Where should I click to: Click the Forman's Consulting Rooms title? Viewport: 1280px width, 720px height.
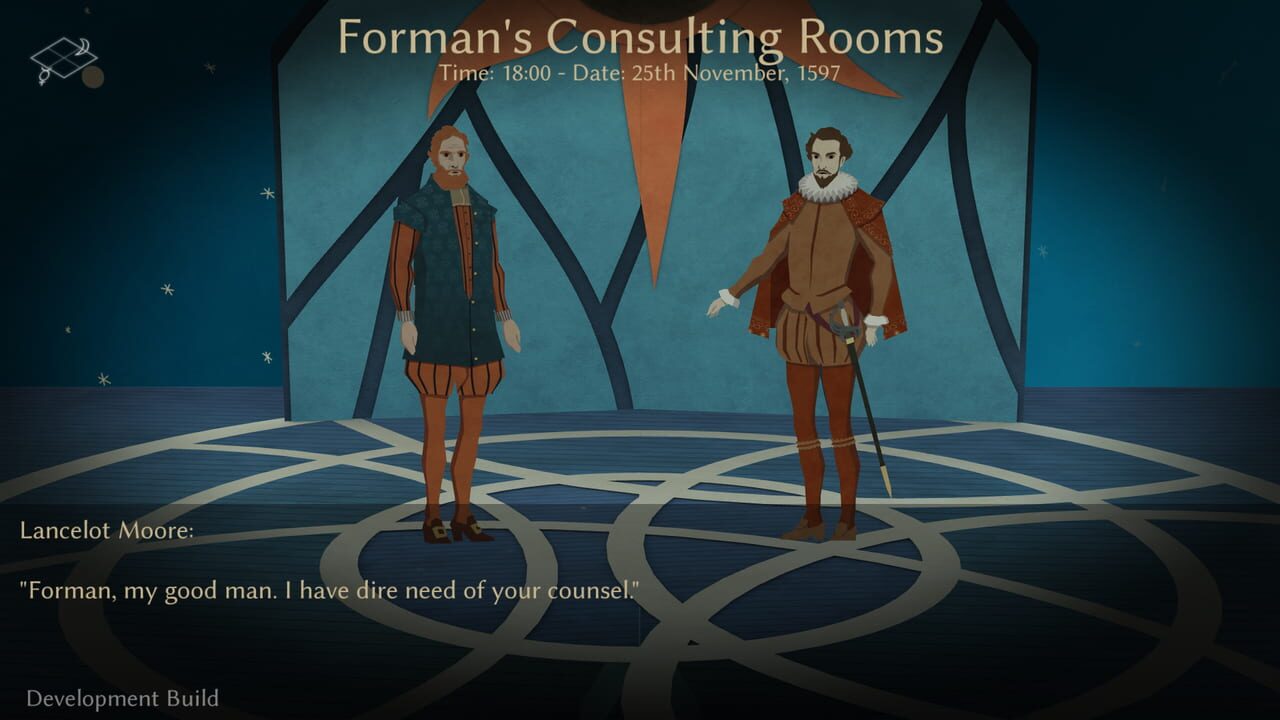point(640,38)
